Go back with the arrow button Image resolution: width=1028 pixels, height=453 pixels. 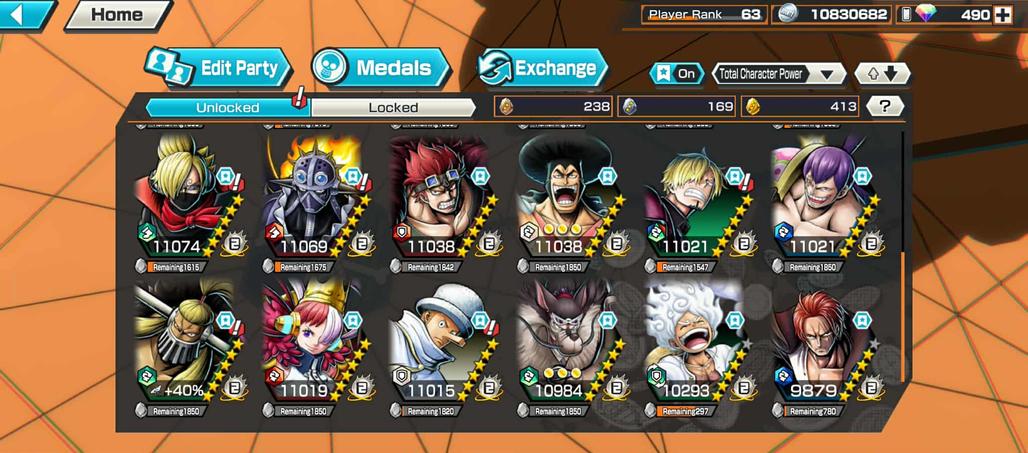[26, 15]
